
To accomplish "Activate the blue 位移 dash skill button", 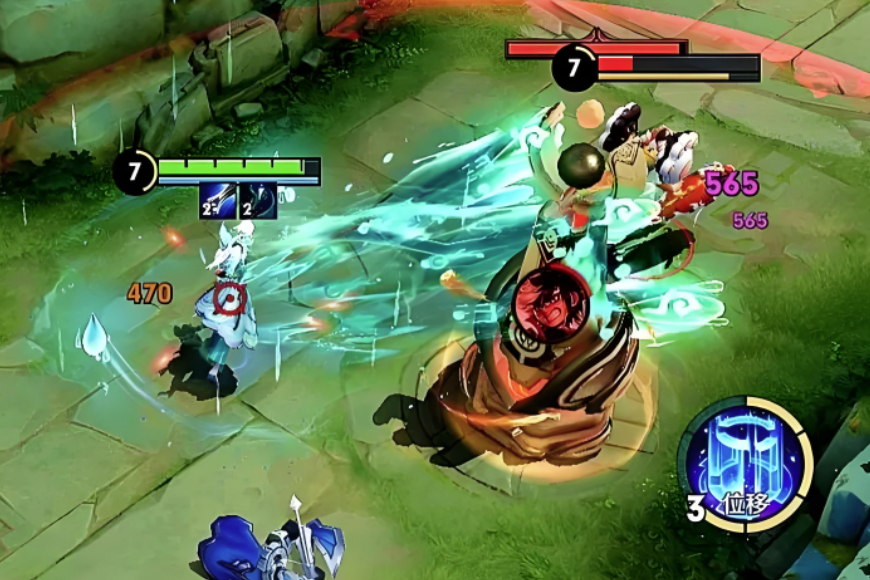I will [x=746, y=463].
